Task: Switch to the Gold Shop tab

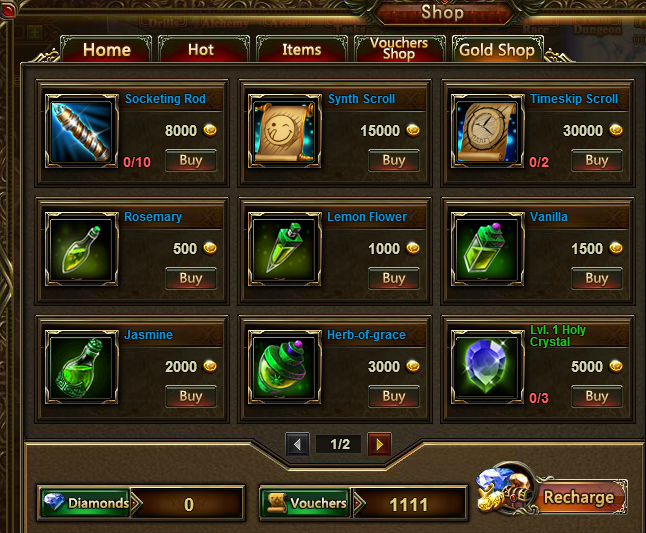Action: tap(496, 50)
